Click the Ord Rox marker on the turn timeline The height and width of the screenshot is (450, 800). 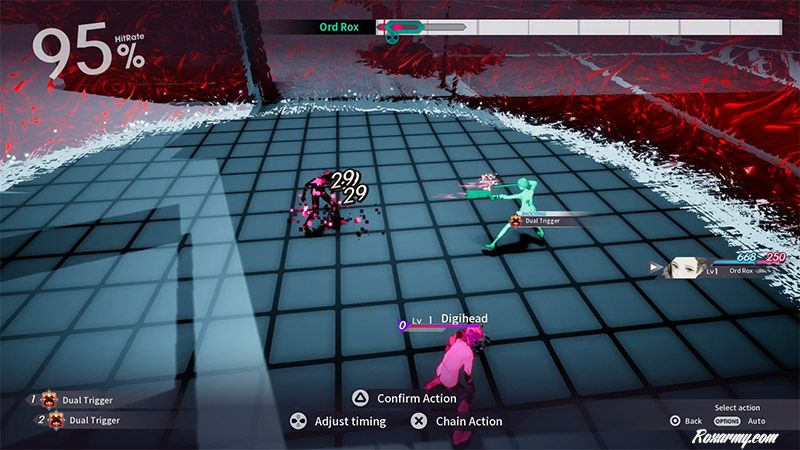394,28
